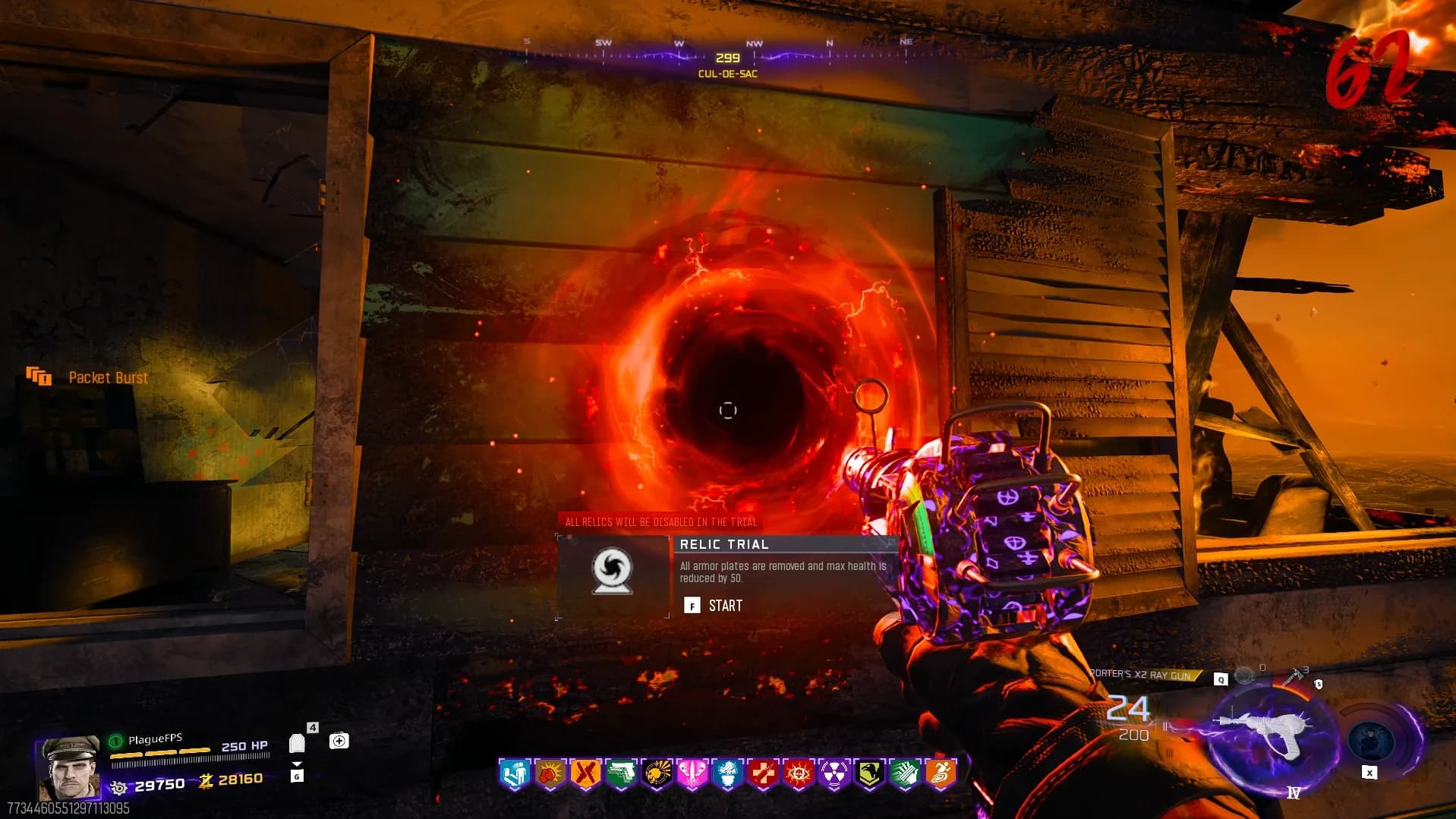Viewport: 1456px width, 819px height.
Task: Select the green fast-hands perk icon
Action: (x=905, y=774)
